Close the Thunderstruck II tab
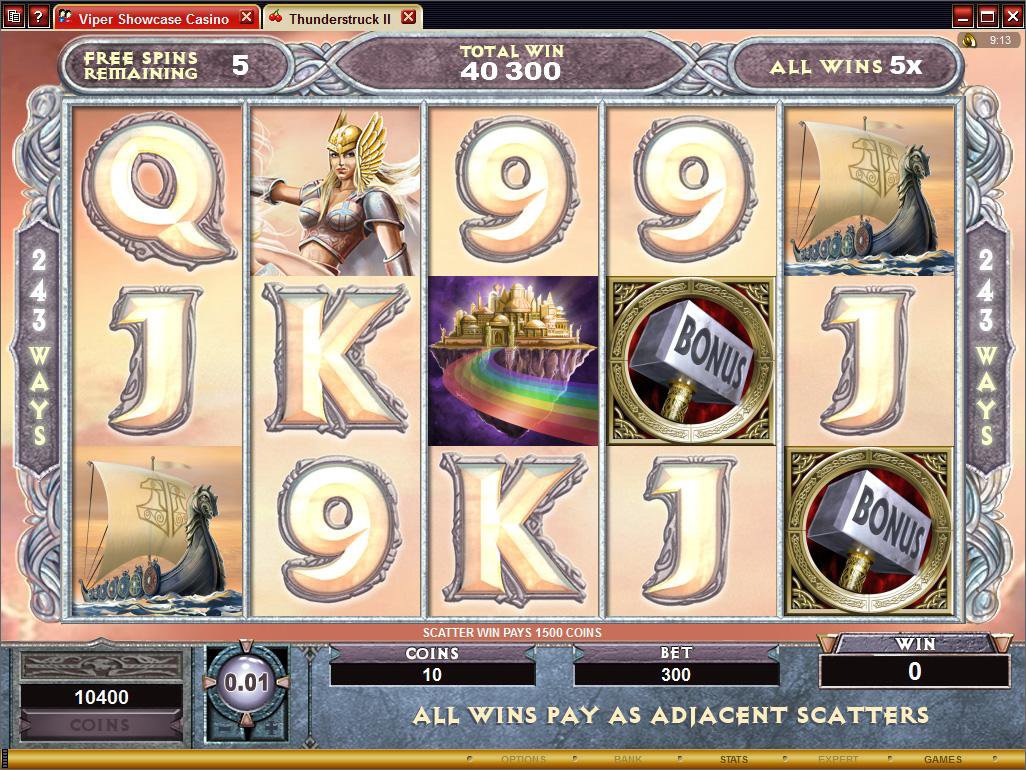Image resolution: width=1026 pixels, height=770 pixels. click(x=408, y=18)
